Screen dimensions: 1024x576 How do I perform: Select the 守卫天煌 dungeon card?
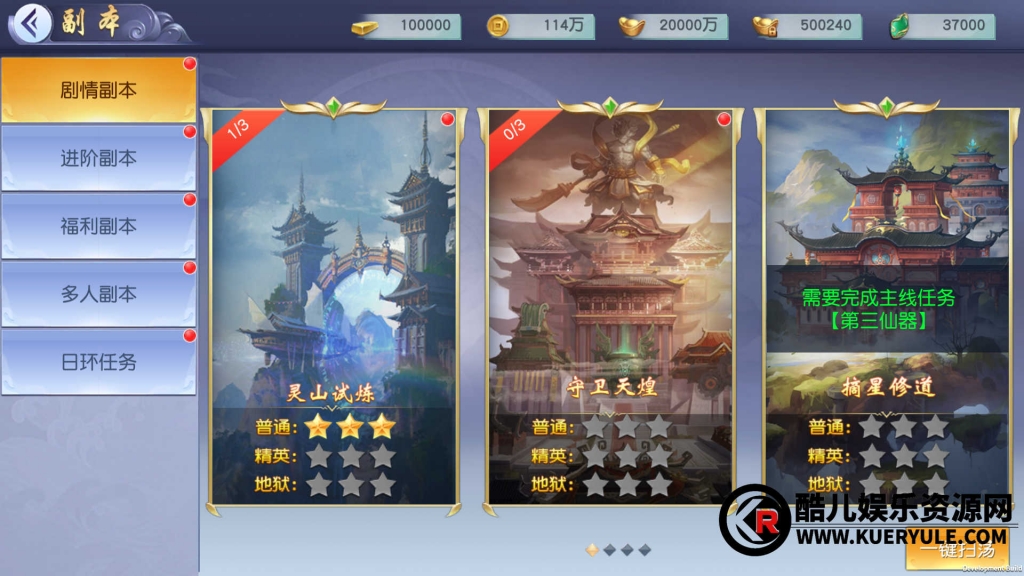point(610,300)
